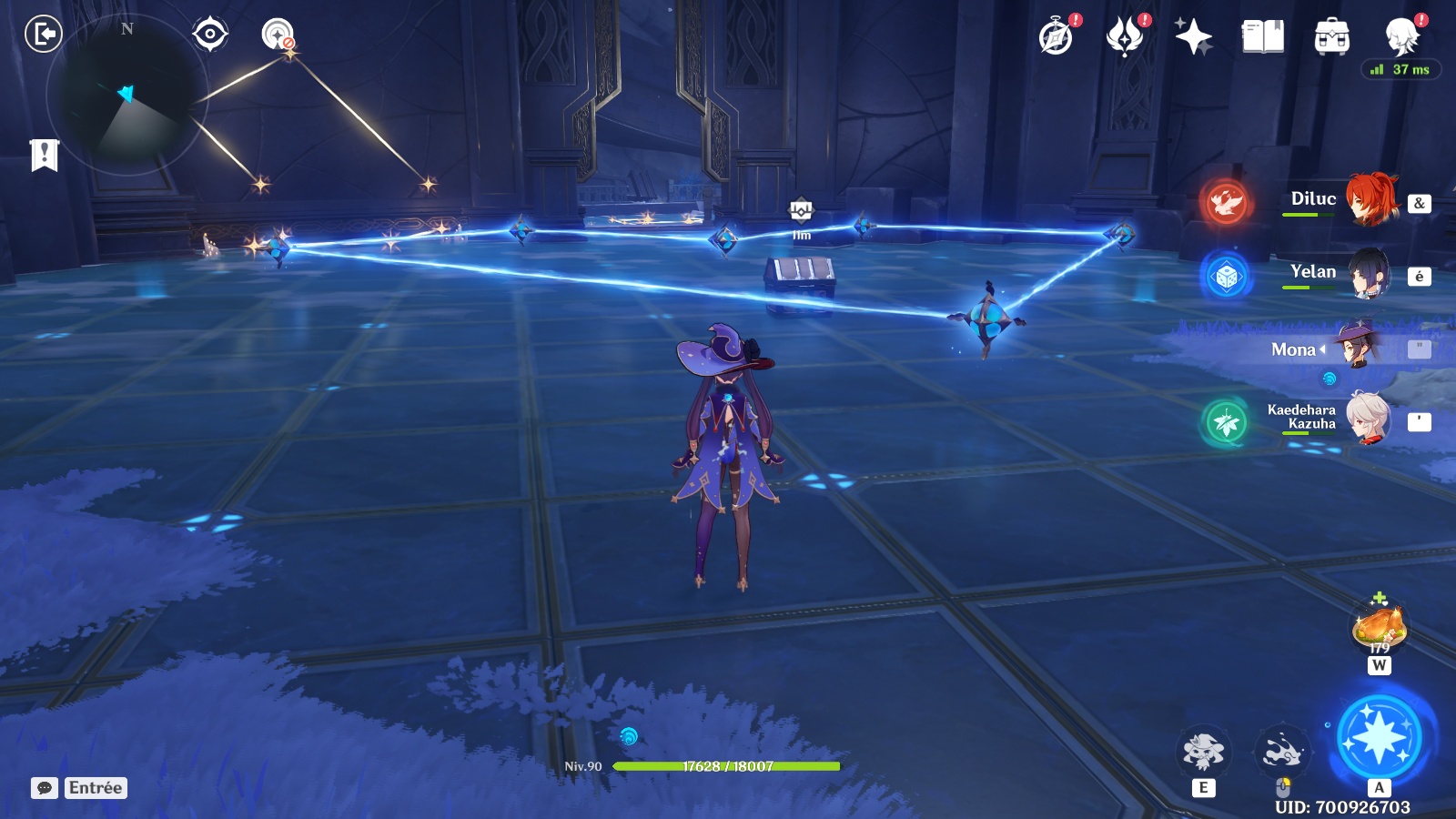Screen dimensions: 1456x819
Task: Open the wish star icon
Action: (1193, 37)
